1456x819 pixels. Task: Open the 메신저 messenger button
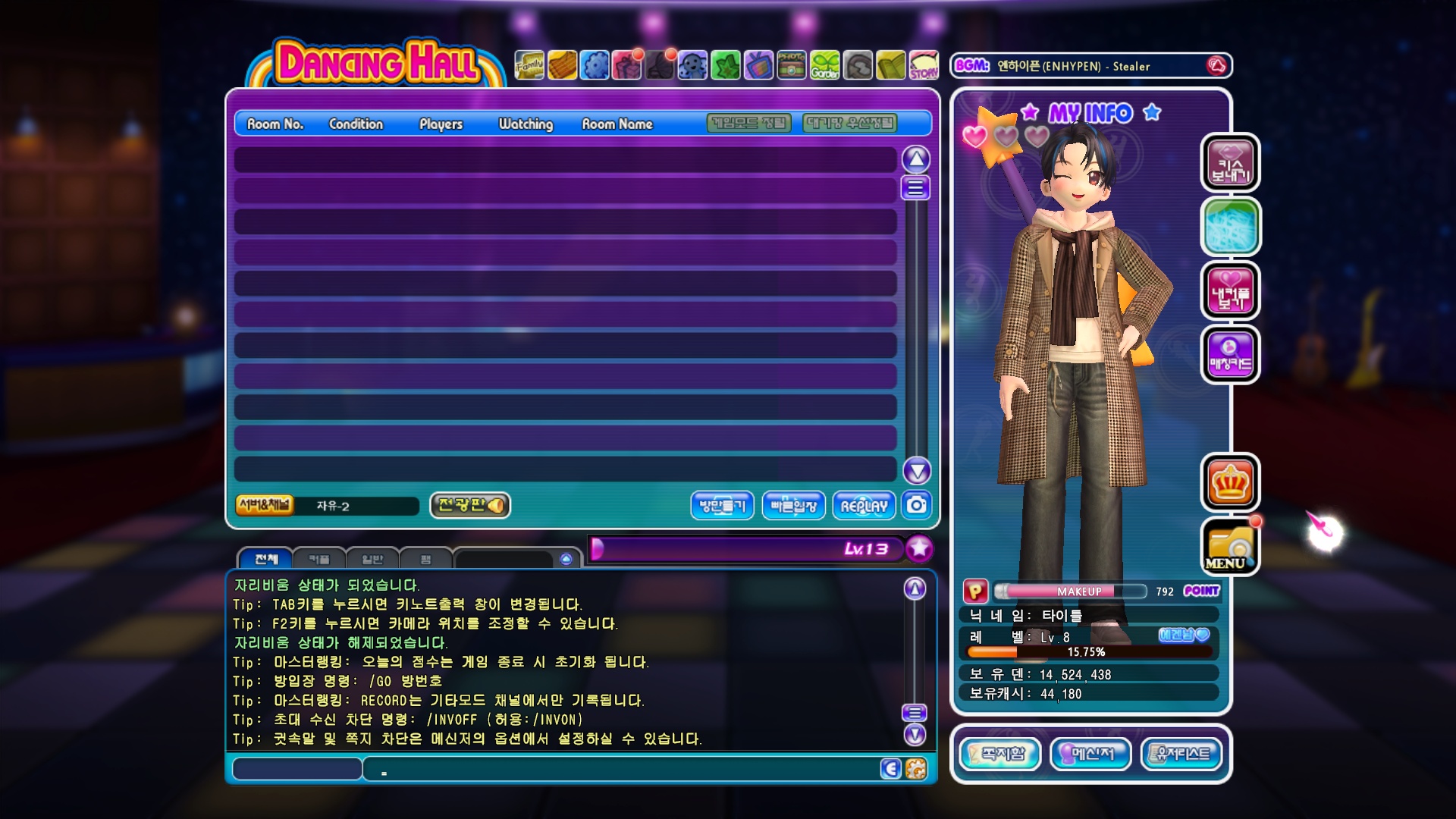(1091, 754)
